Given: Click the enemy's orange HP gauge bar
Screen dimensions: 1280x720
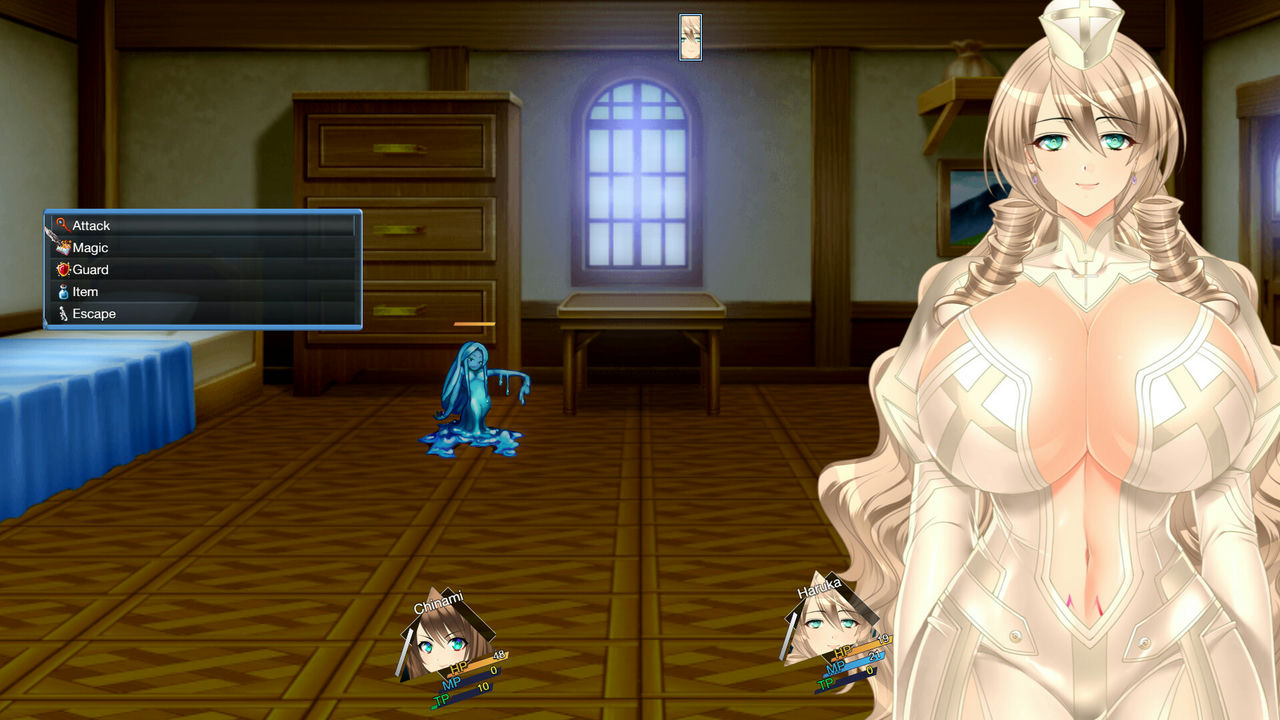Looking at the screenshot, I should (472, 325).
